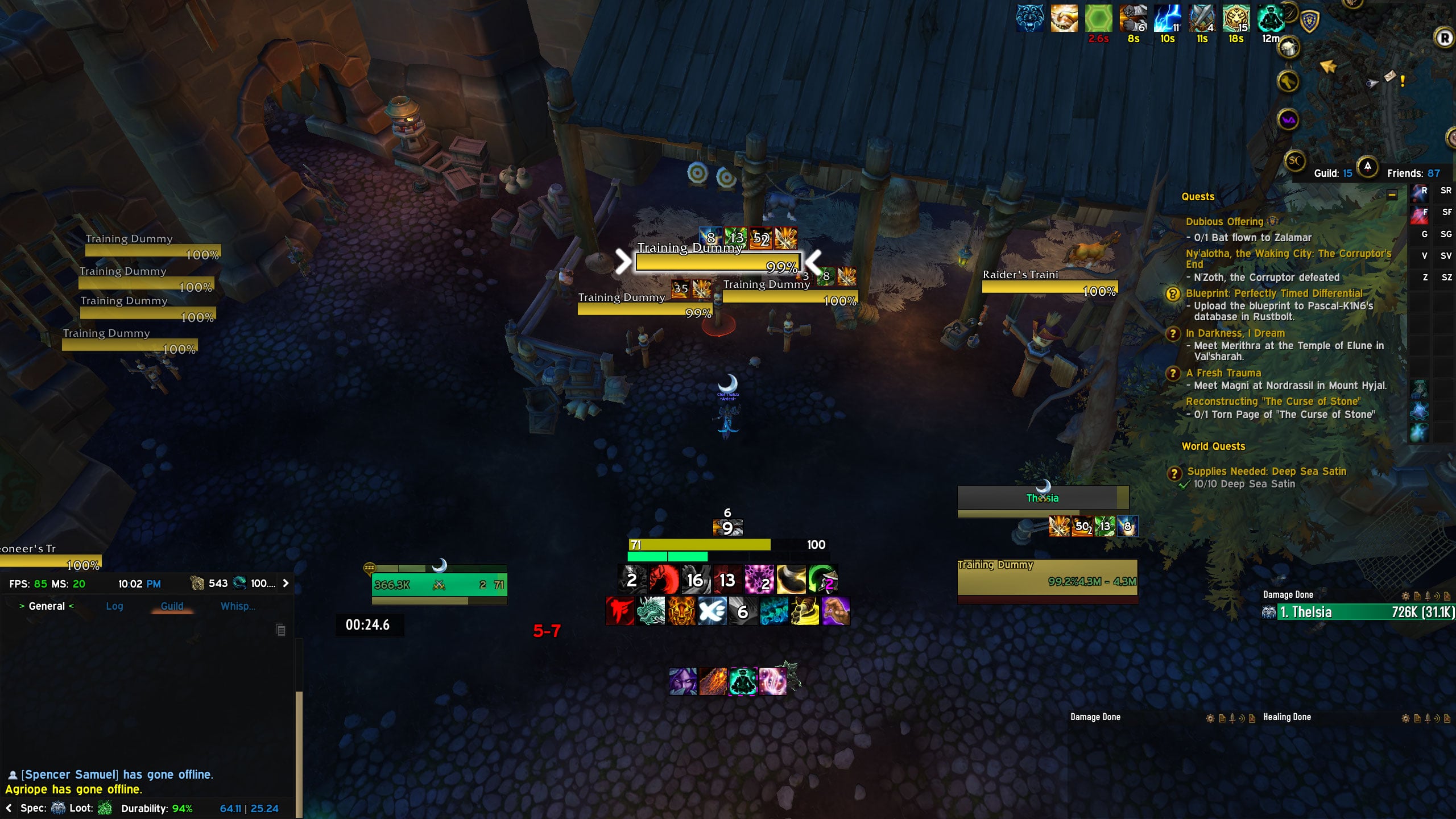The image size is (1456, 819).
Task: Click the night elf face ability icon
Action: [682, 681]
